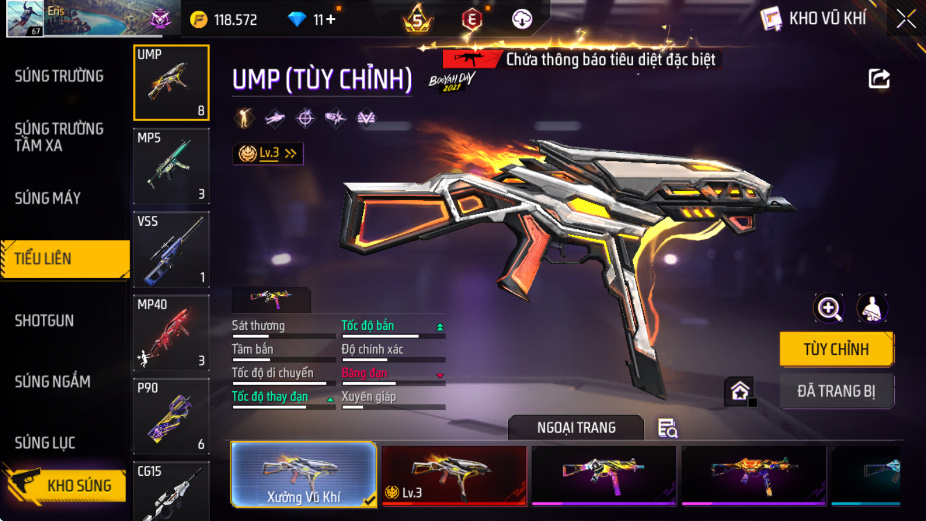The height and width of the screenshot is (521, 926).
Task: Close the weapon armory screen
Action: 905,18
